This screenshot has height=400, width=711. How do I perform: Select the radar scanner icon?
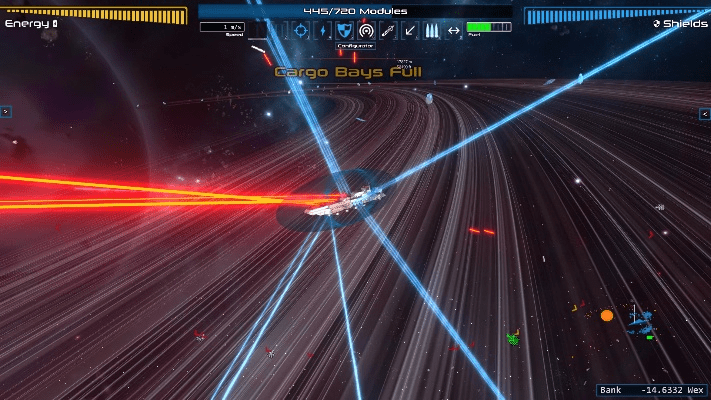point(366,31)
